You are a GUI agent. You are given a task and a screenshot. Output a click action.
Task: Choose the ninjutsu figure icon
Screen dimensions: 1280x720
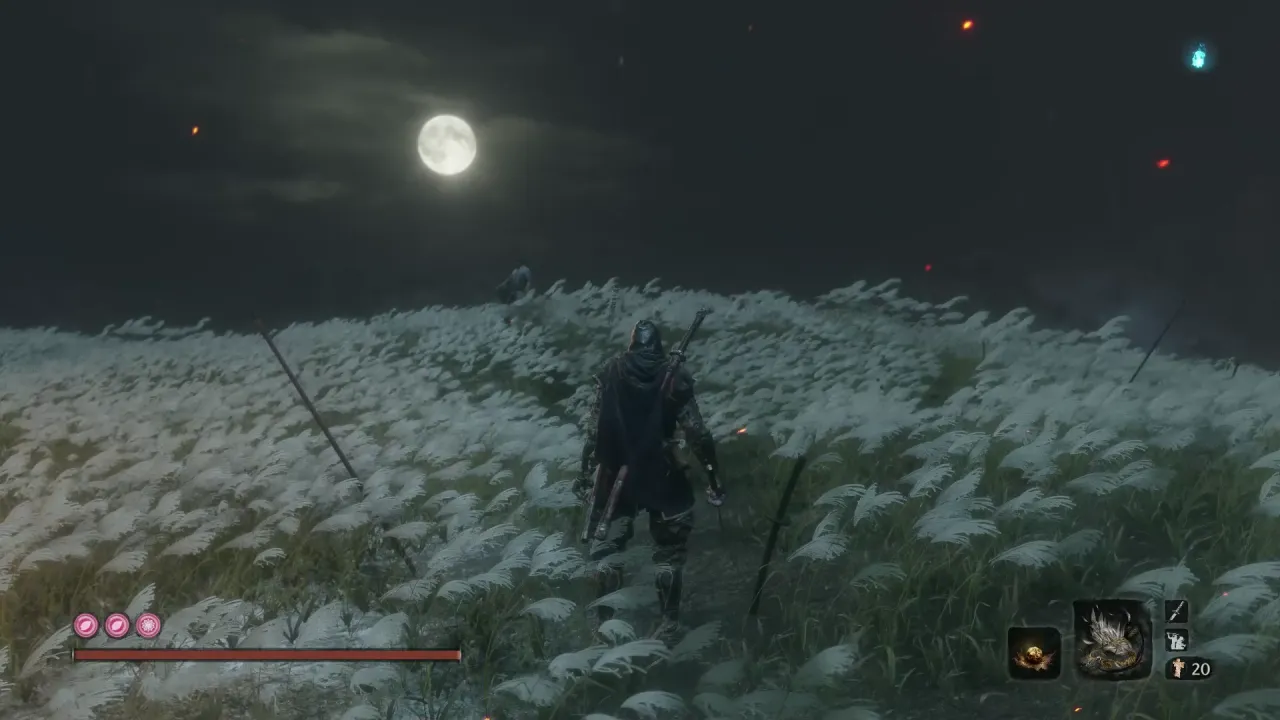1176,640
